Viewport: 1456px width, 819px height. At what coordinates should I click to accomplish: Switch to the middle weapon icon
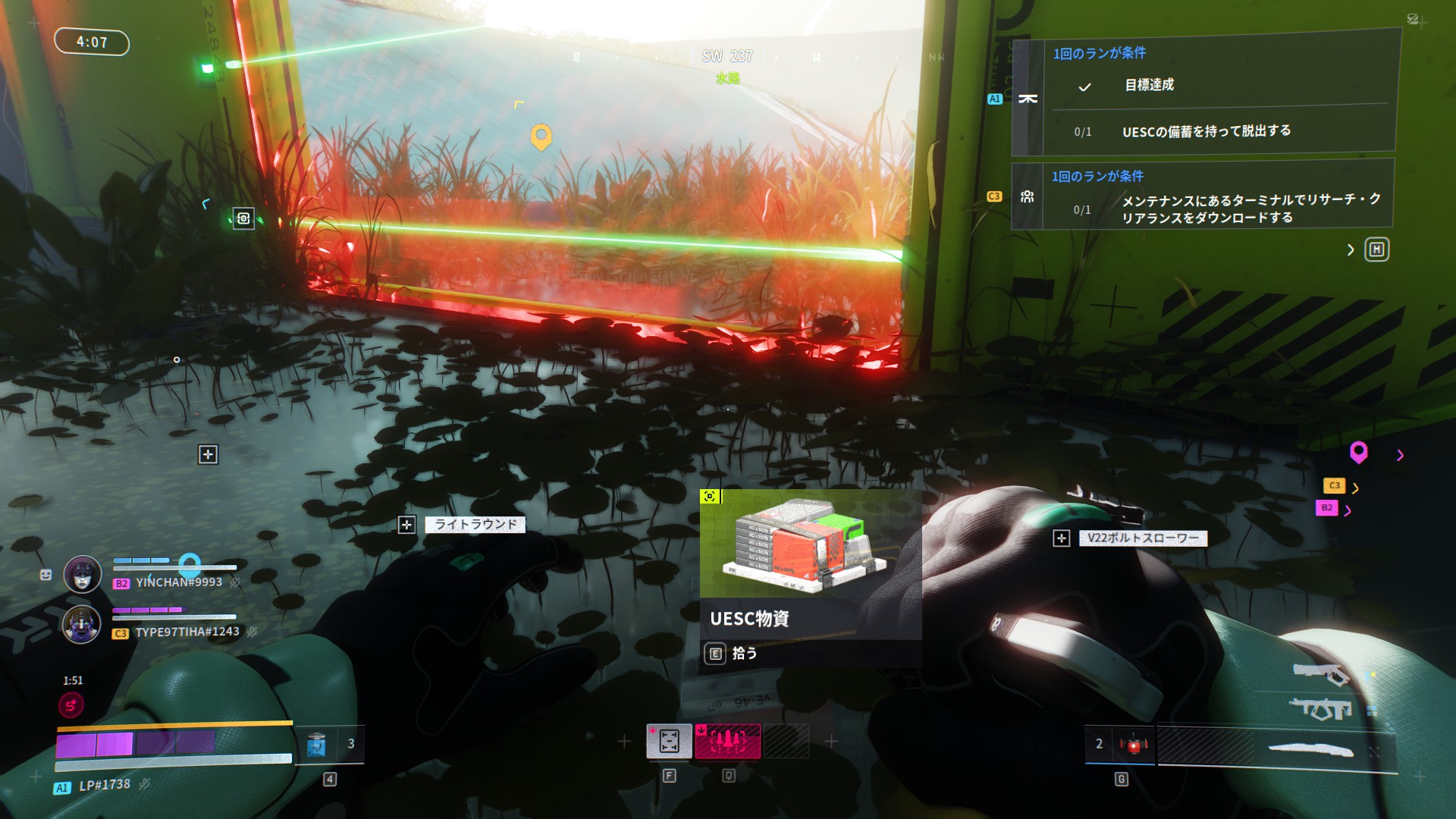1320,709
